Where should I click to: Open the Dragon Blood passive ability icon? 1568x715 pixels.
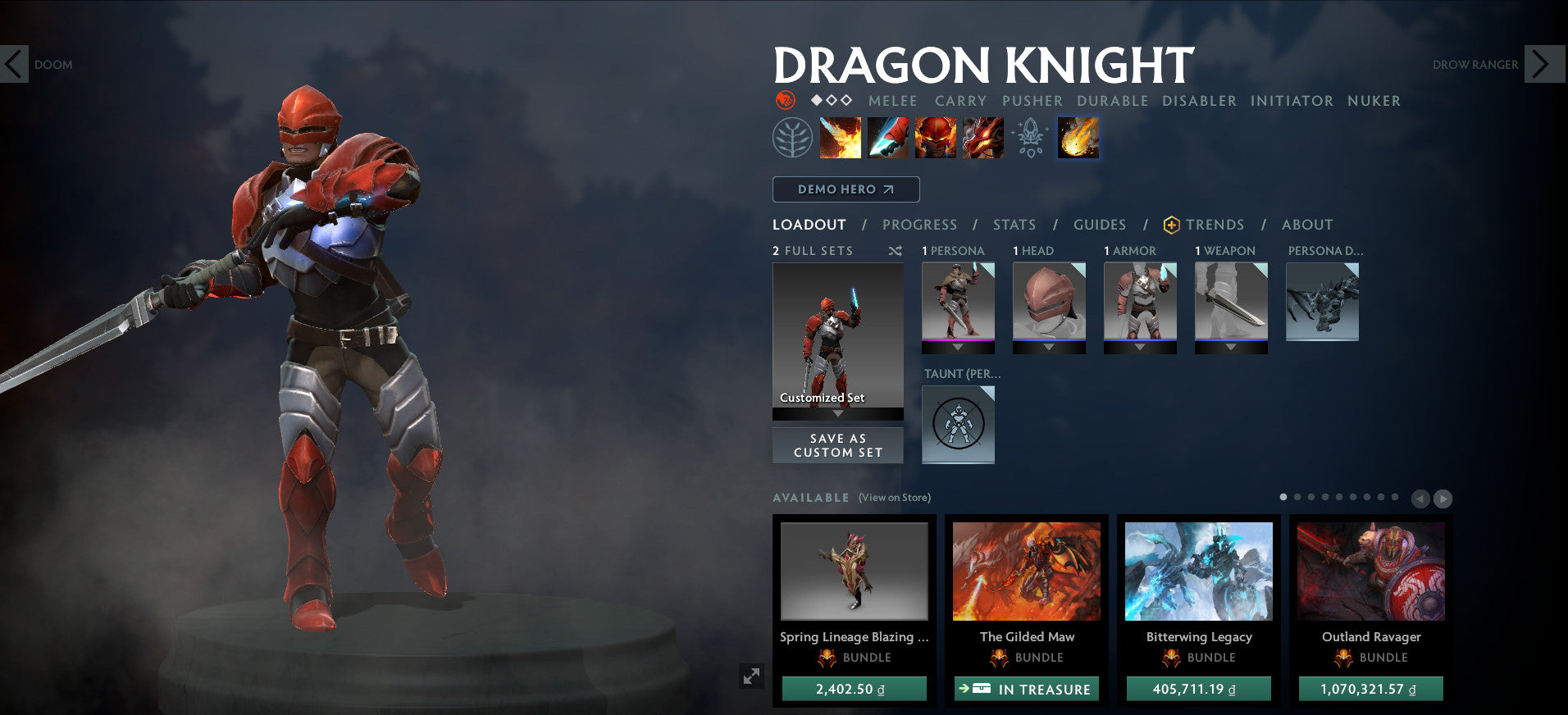click(935, 138)
